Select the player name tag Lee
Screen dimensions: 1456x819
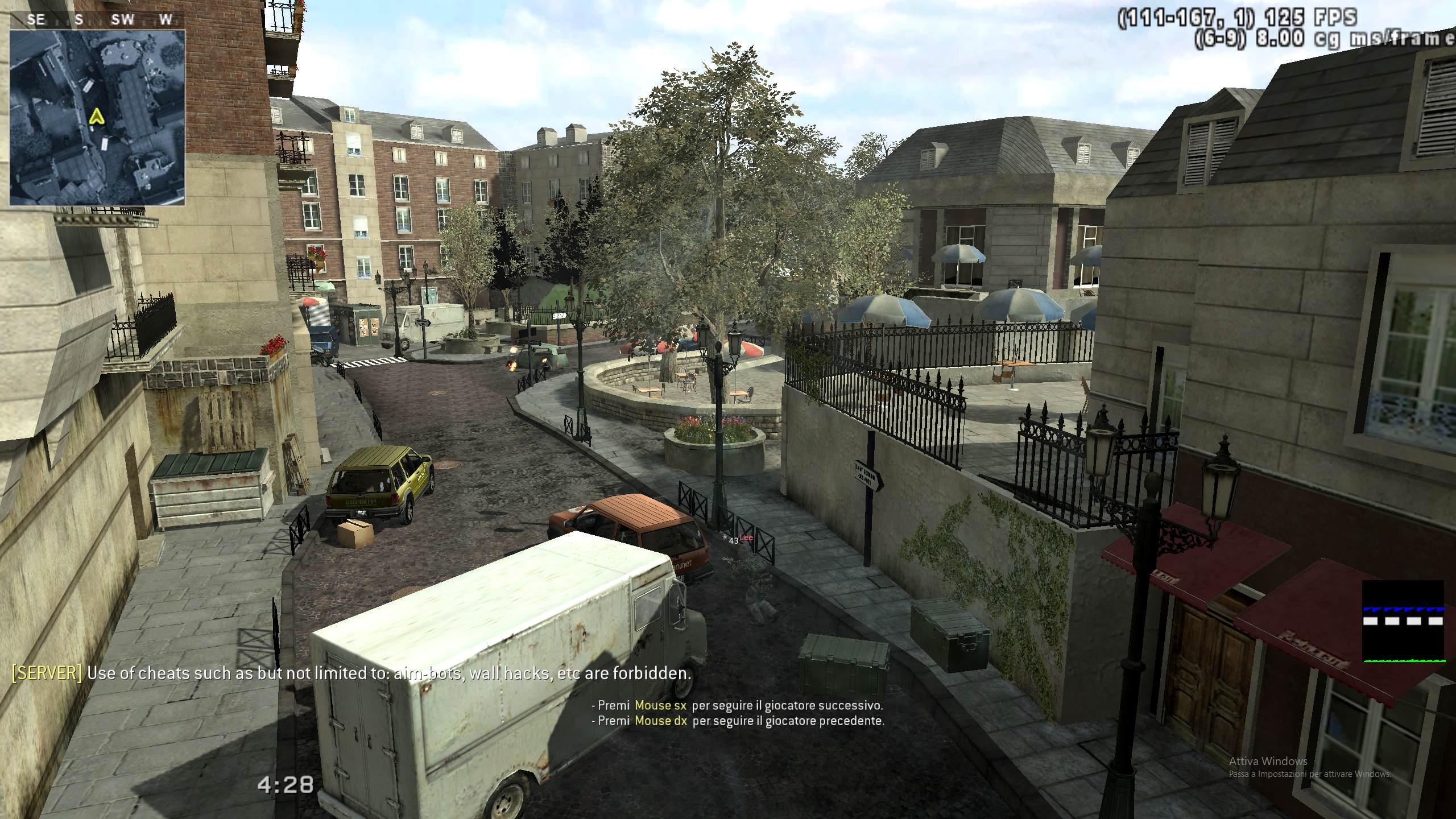click(x=746, y=538)
